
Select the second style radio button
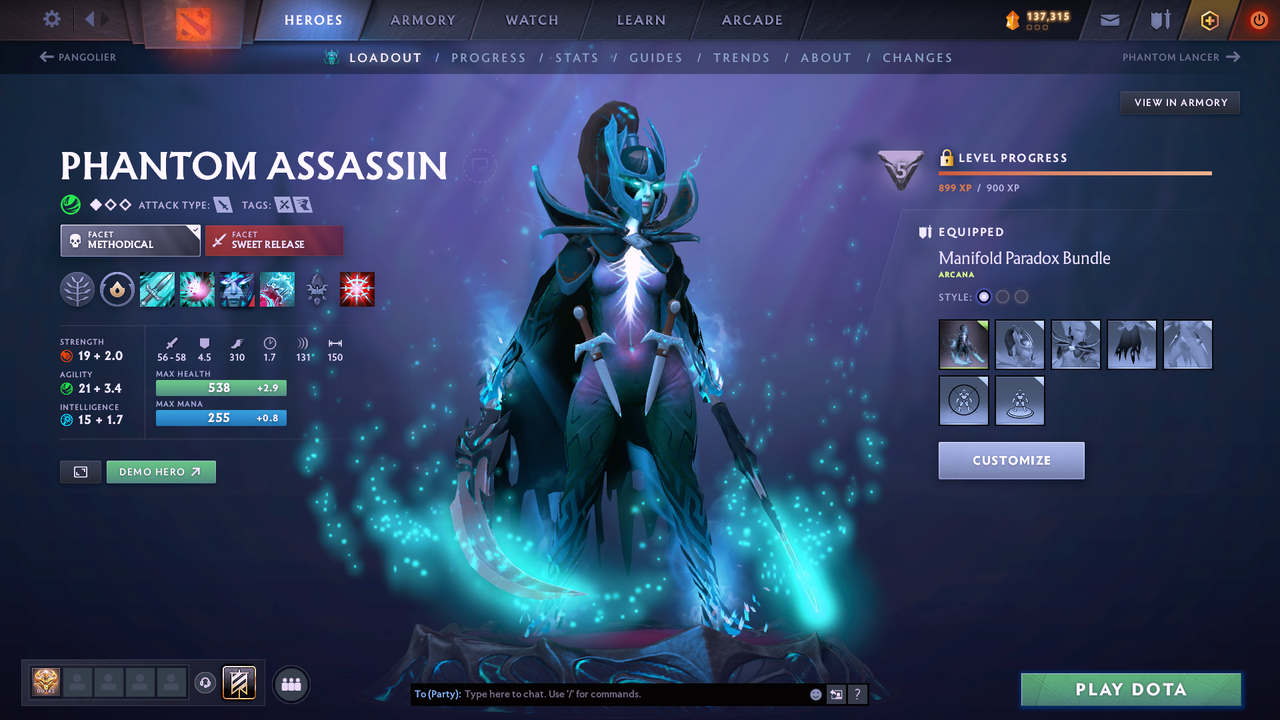[x=1002, y=296]
